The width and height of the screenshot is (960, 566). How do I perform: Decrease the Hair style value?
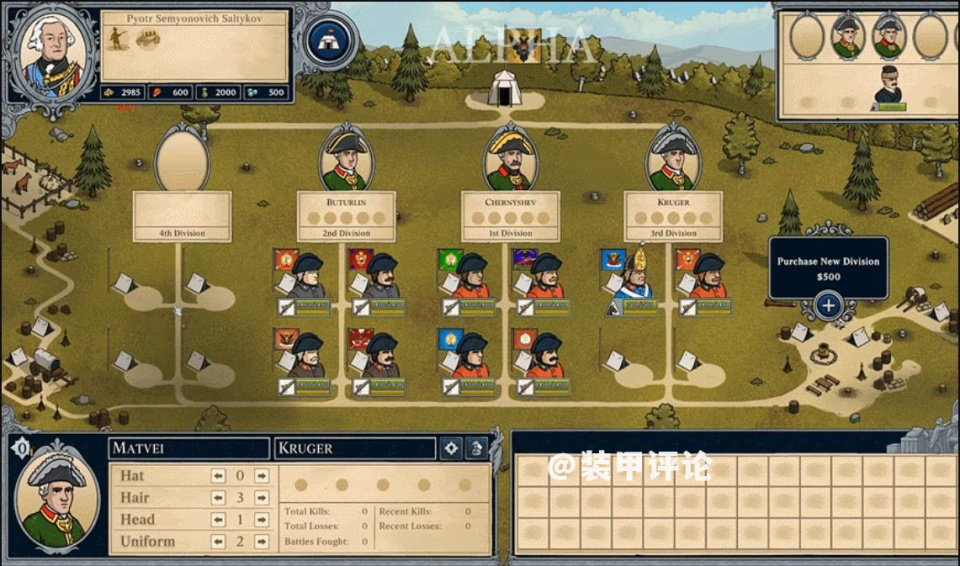click(x=218, y=498)
